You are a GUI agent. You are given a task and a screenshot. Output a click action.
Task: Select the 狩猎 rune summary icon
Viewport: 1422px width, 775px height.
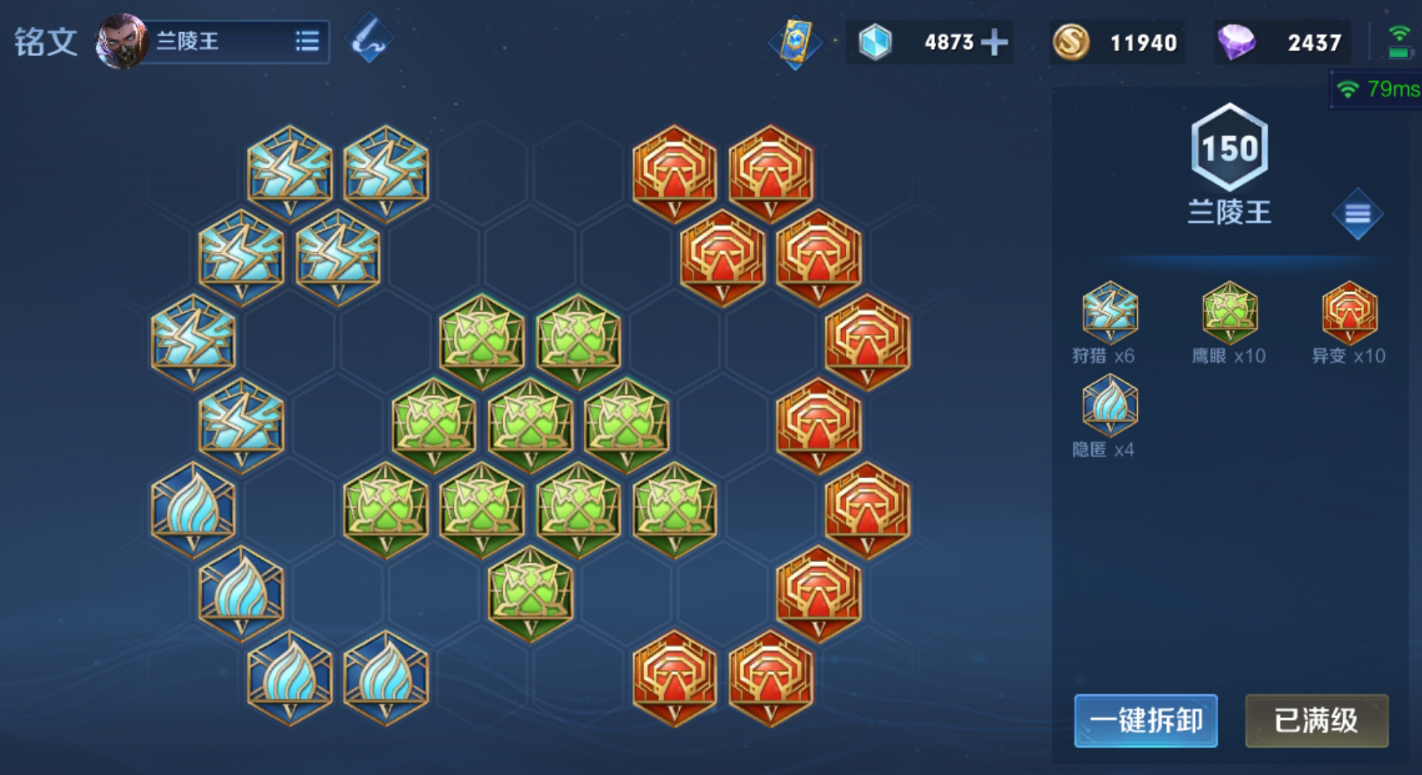1110,313
